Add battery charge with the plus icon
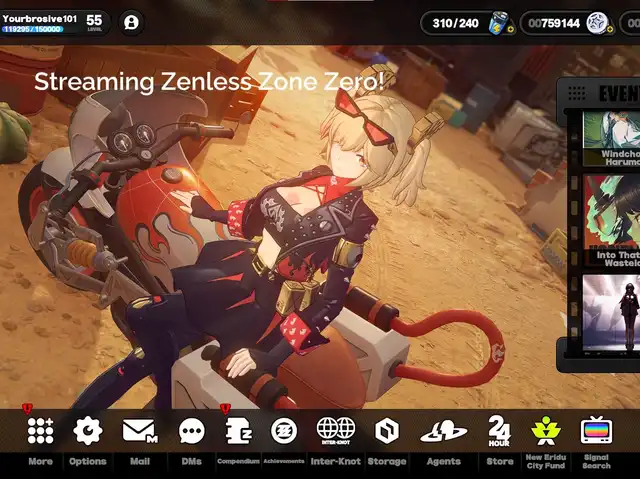 (x=511, y=30)
